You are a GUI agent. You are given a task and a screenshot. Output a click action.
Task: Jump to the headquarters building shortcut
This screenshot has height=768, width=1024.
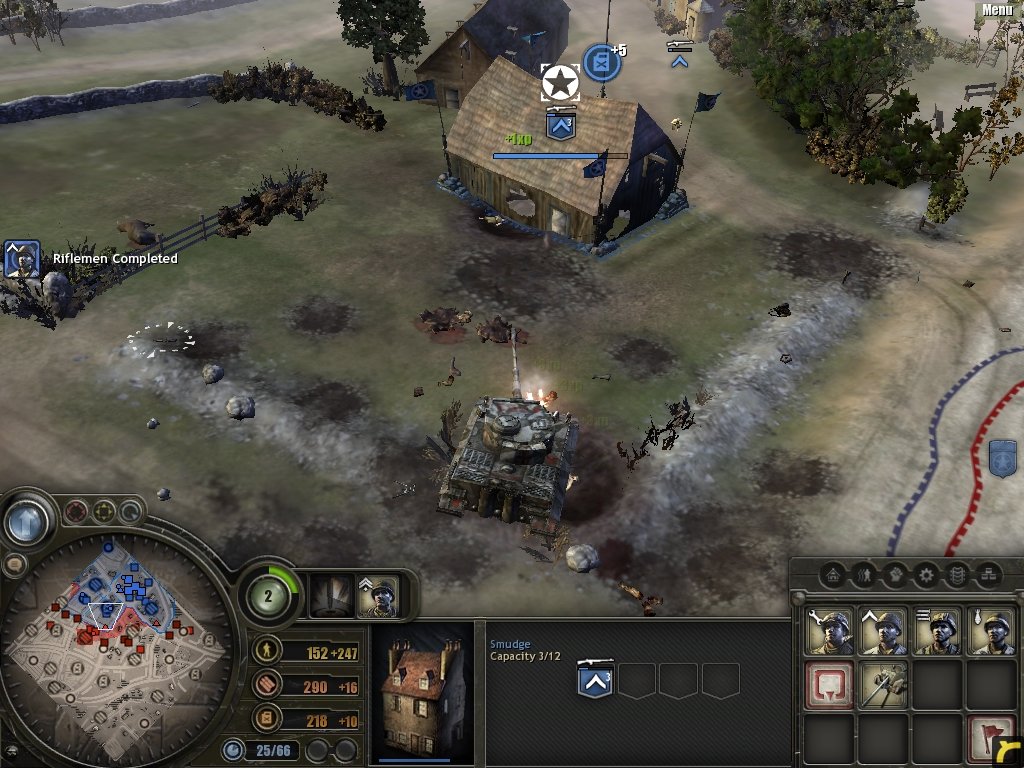[831, 575]
